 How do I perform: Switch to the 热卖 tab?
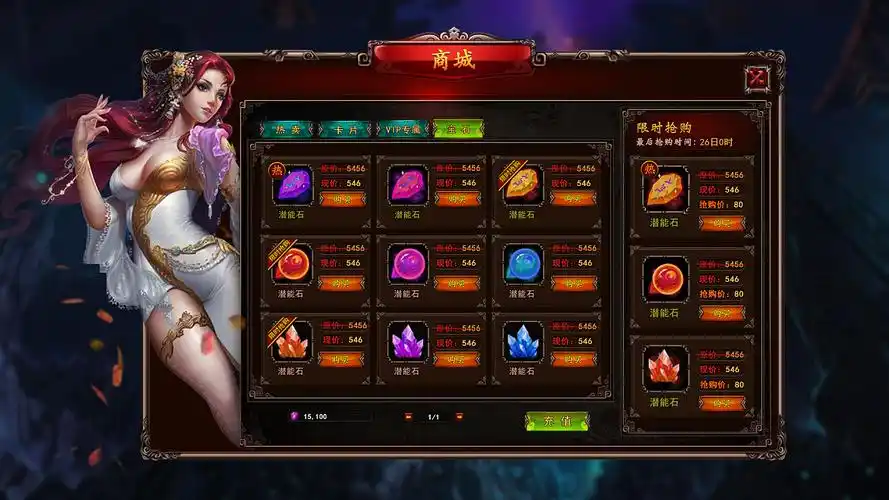287,129
